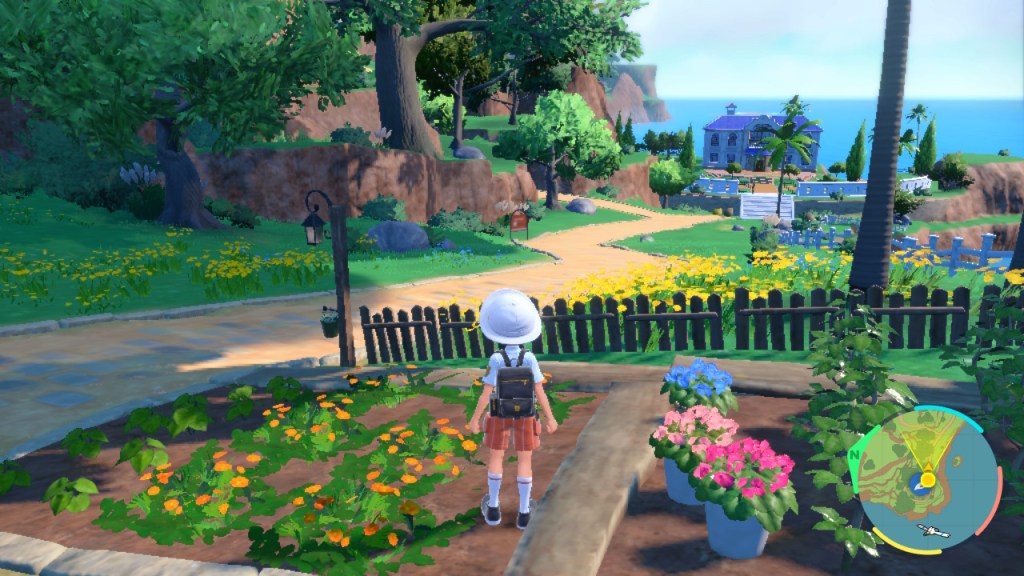Select the white flying Pokémon marker on minimap

(932, 531)
